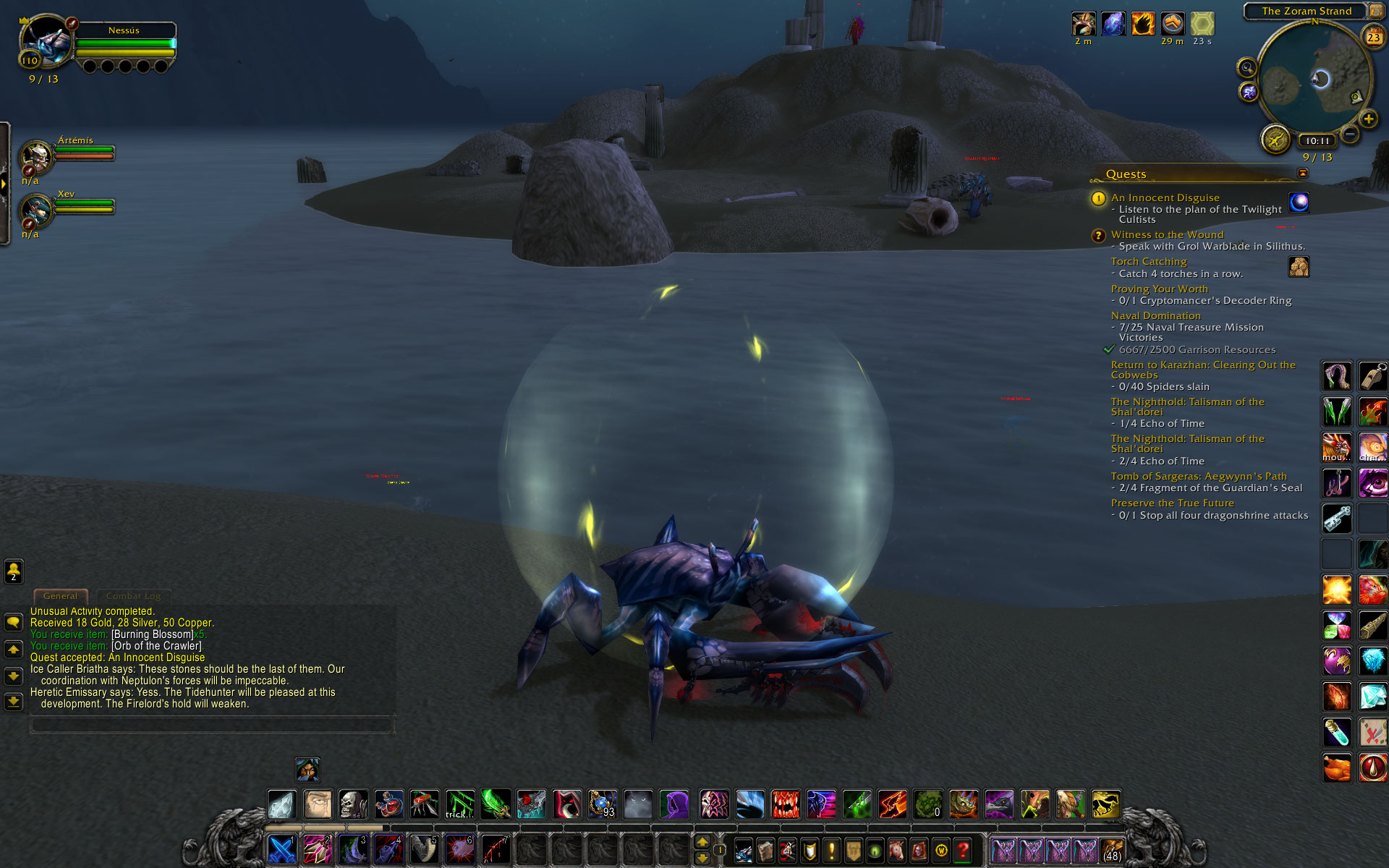The image size is (1389, 868).
Task: Click Nessús player portrait
Action: click(x=46, y=41)
